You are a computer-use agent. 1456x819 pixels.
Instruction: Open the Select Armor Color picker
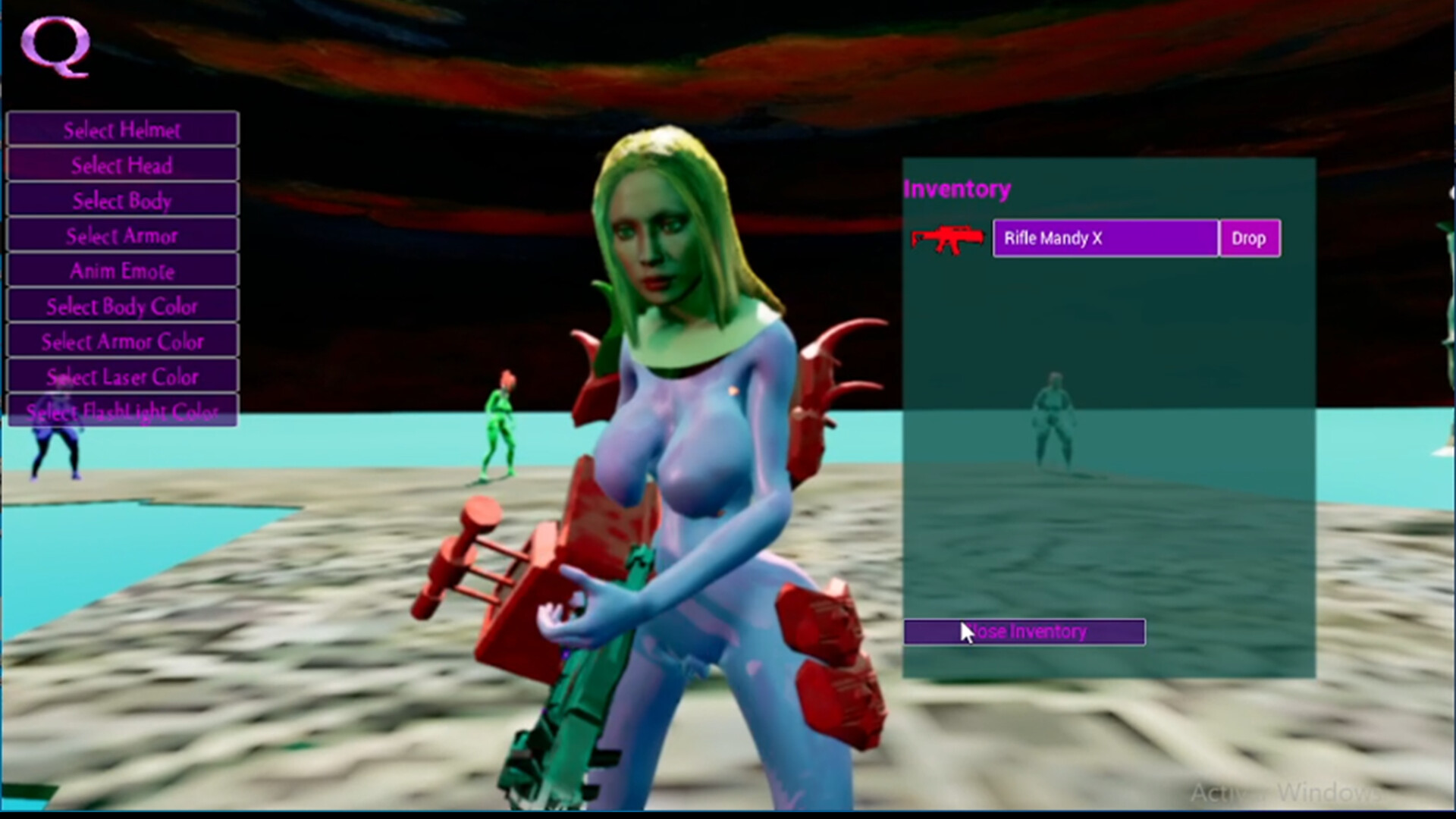pos(121,341)
